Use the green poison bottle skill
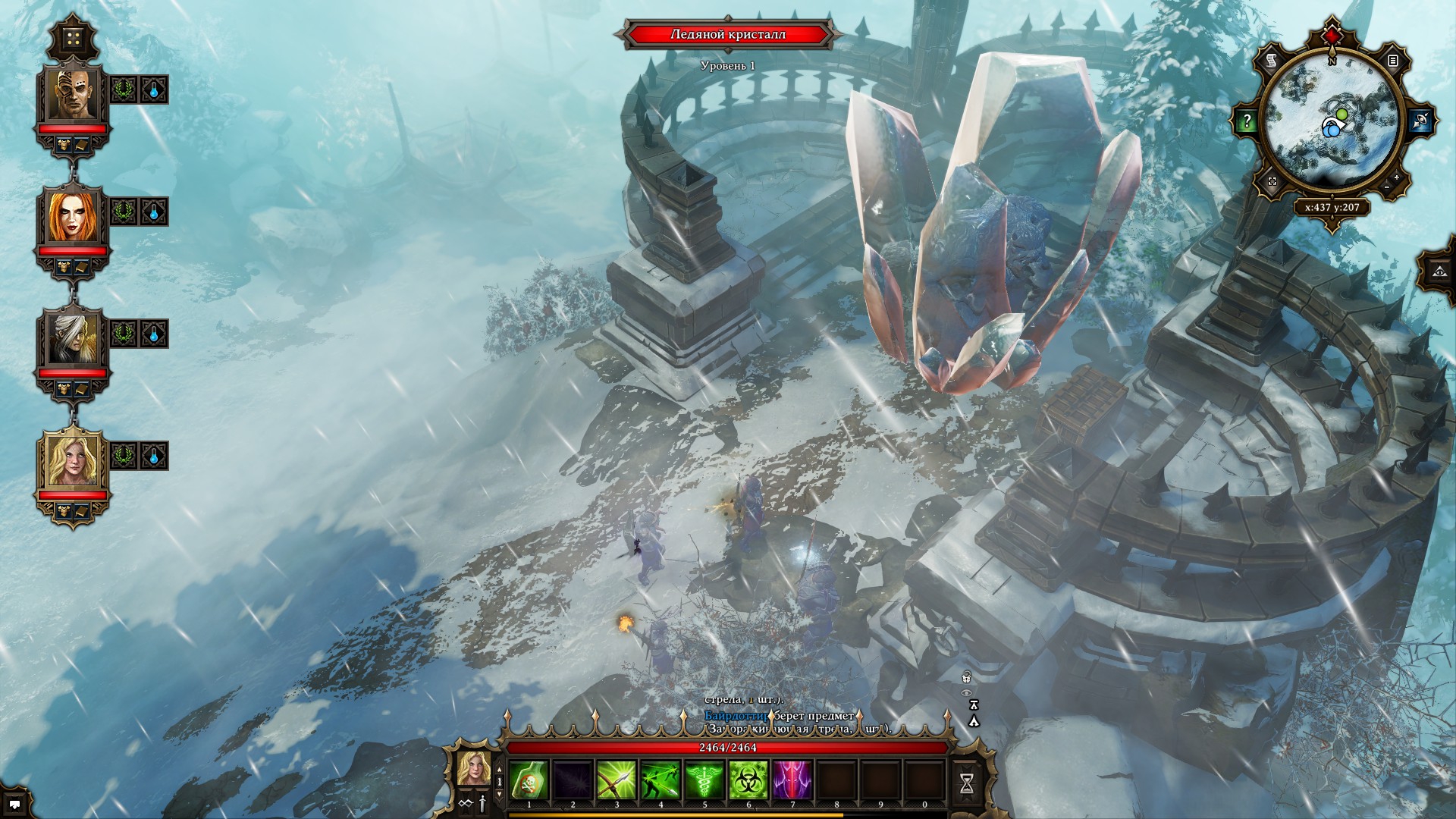Viewport: 1456px width, 819px height. [529, 780]
